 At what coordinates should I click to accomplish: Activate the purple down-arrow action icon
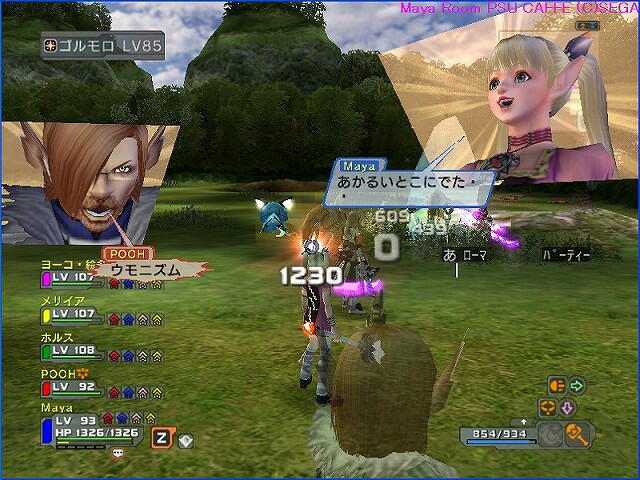coord(566,408)
